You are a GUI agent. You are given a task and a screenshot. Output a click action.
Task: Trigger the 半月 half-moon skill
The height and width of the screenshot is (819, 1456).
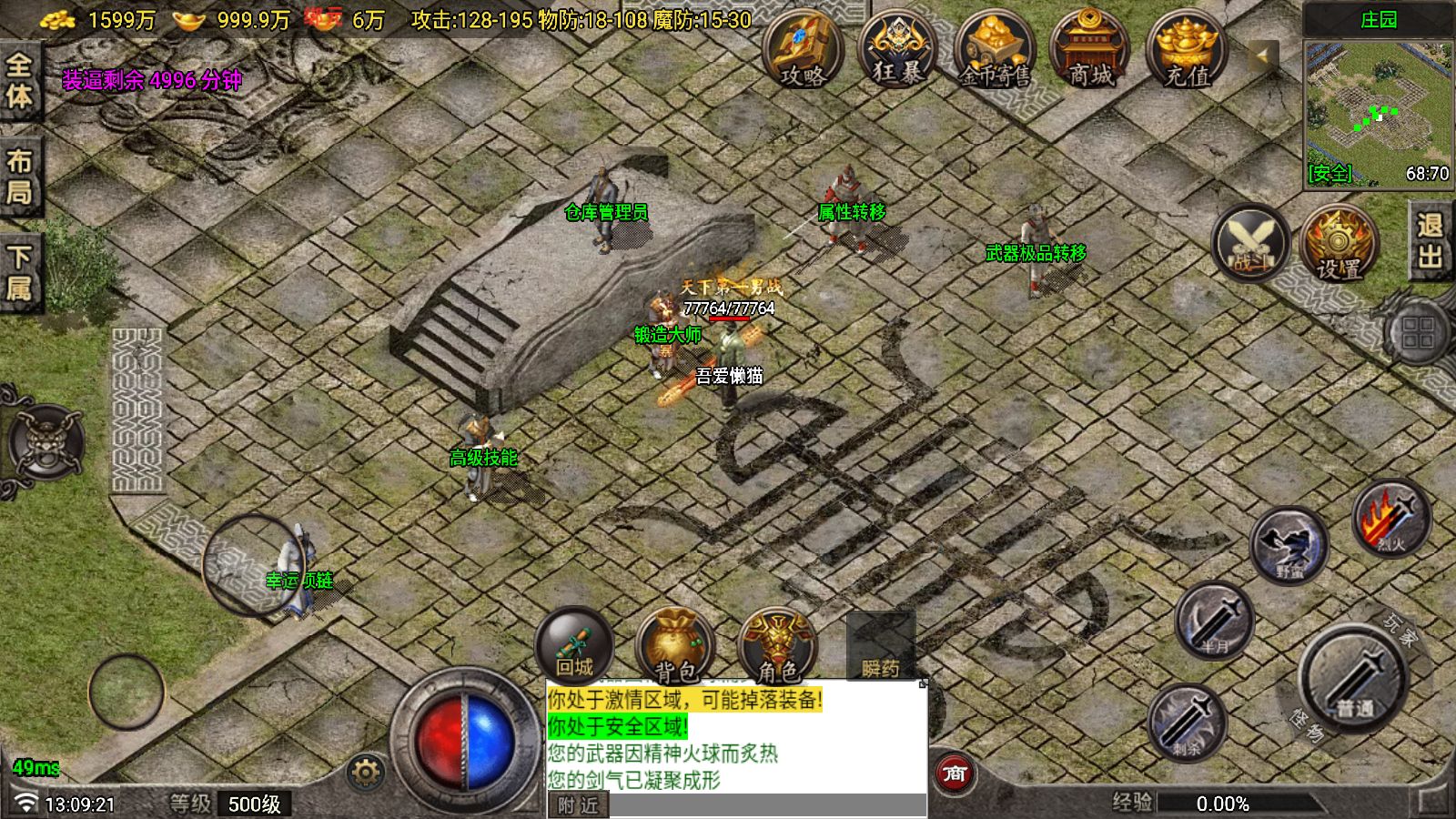tap(1215, 622)
